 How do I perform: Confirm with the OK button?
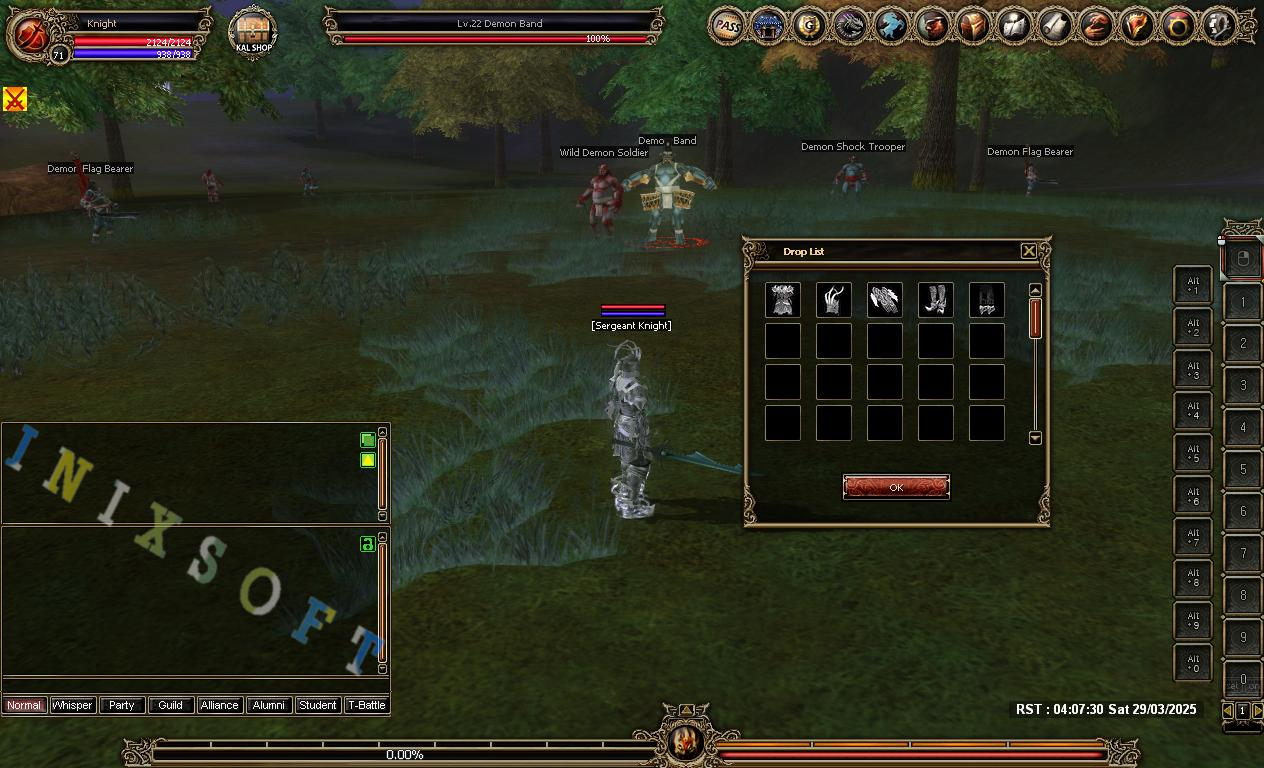pos(896,487)
